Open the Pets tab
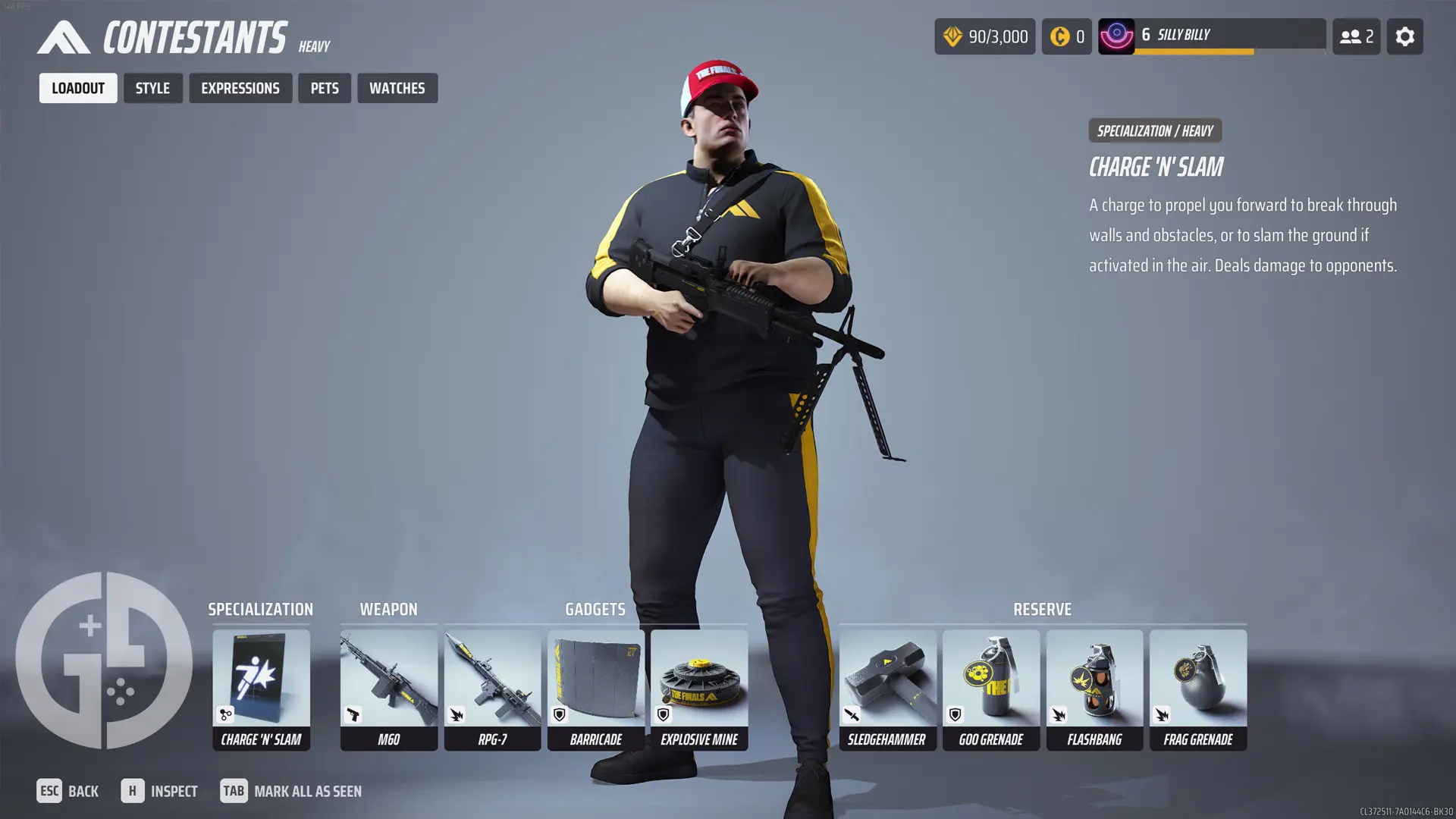The height and width of the screenshot is (819, 1456). click(325, 88)
